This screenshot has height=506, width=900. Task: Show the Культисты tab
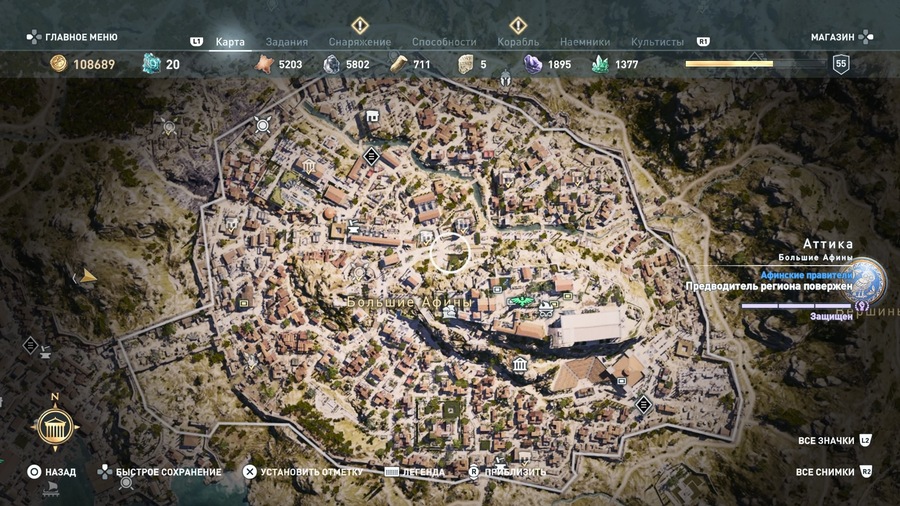657,43
